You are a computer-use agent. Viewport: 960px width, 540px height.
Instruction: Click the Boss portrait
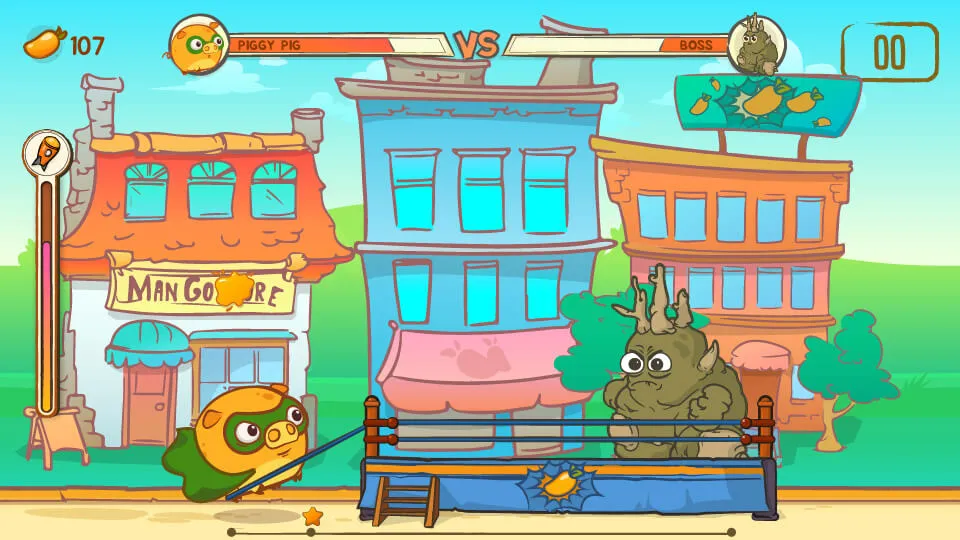[x=756, y=45]
